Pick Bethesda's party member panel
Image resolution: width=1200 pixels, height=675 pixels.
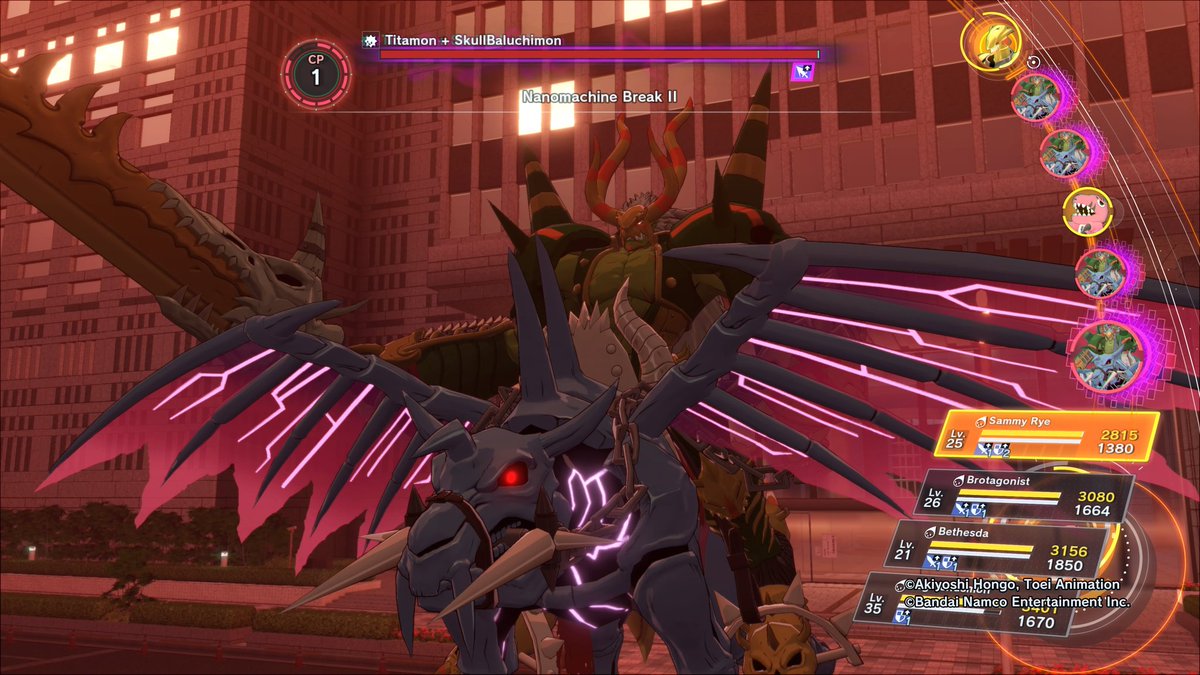pyautogui.click(x=997, y=546)
